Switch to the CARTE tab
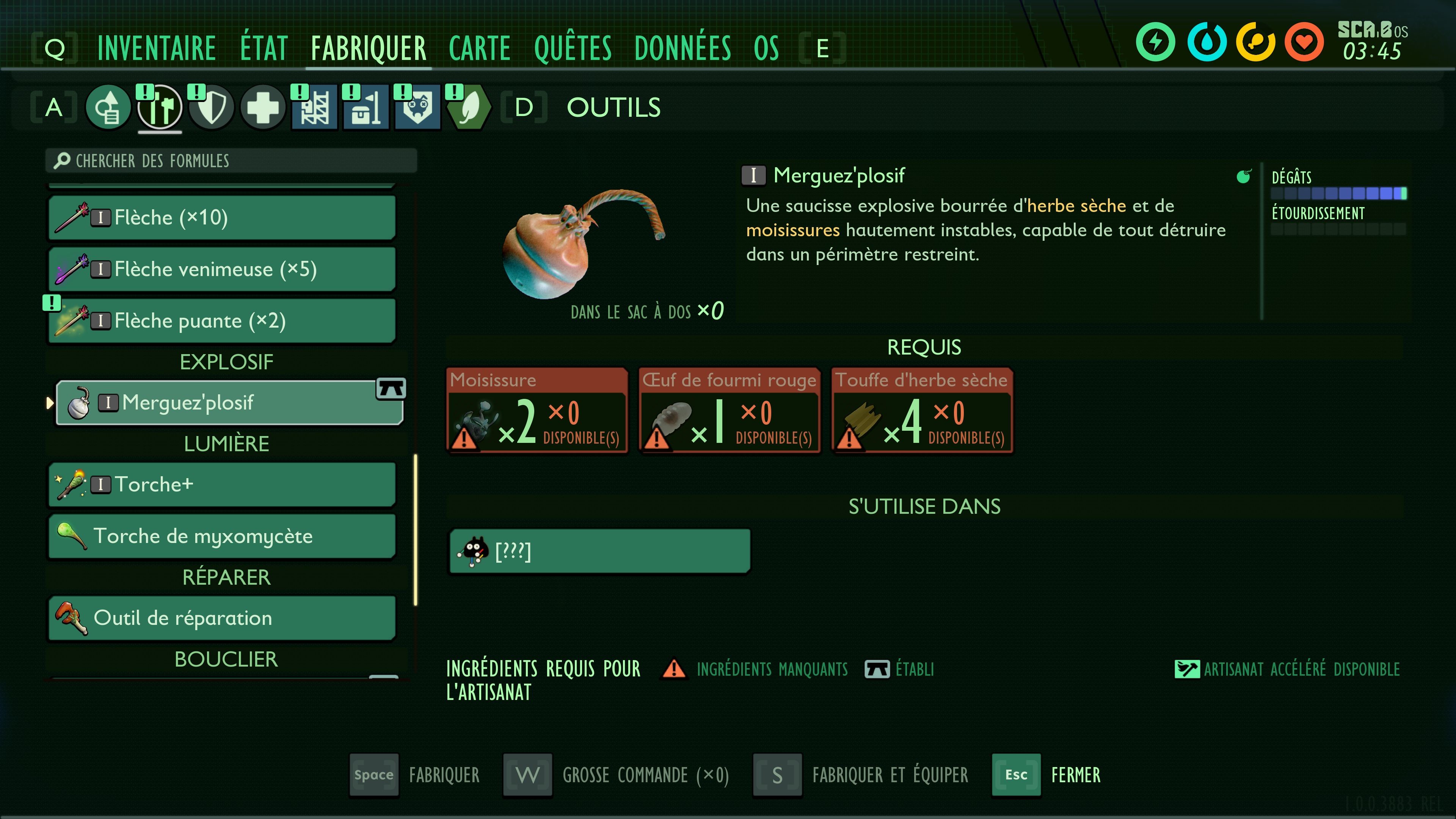 coord(479,48)
